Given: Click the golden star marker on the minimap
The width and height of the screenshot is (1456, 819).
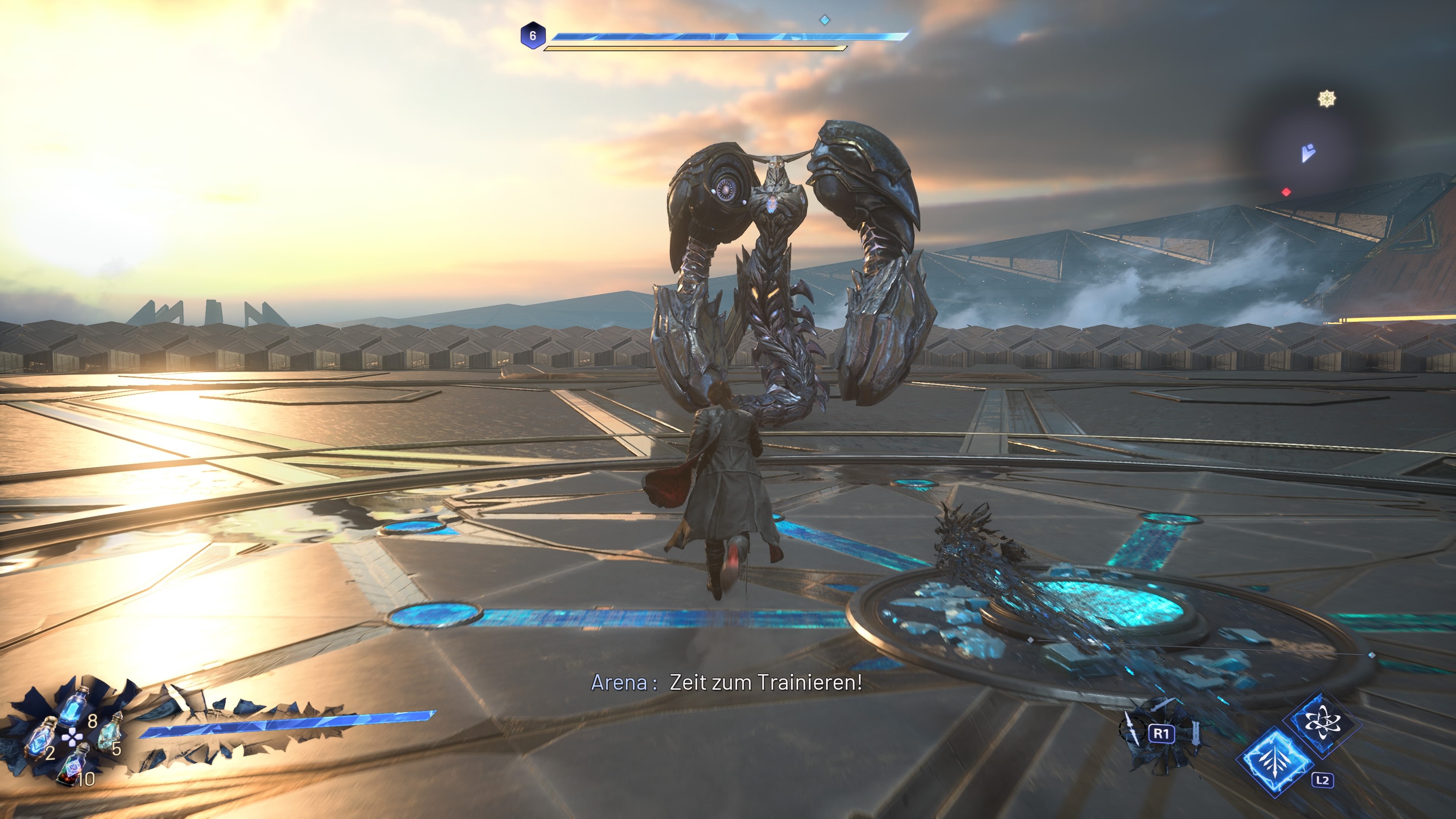Looking at the screenshot, I should coord(1326,99).
